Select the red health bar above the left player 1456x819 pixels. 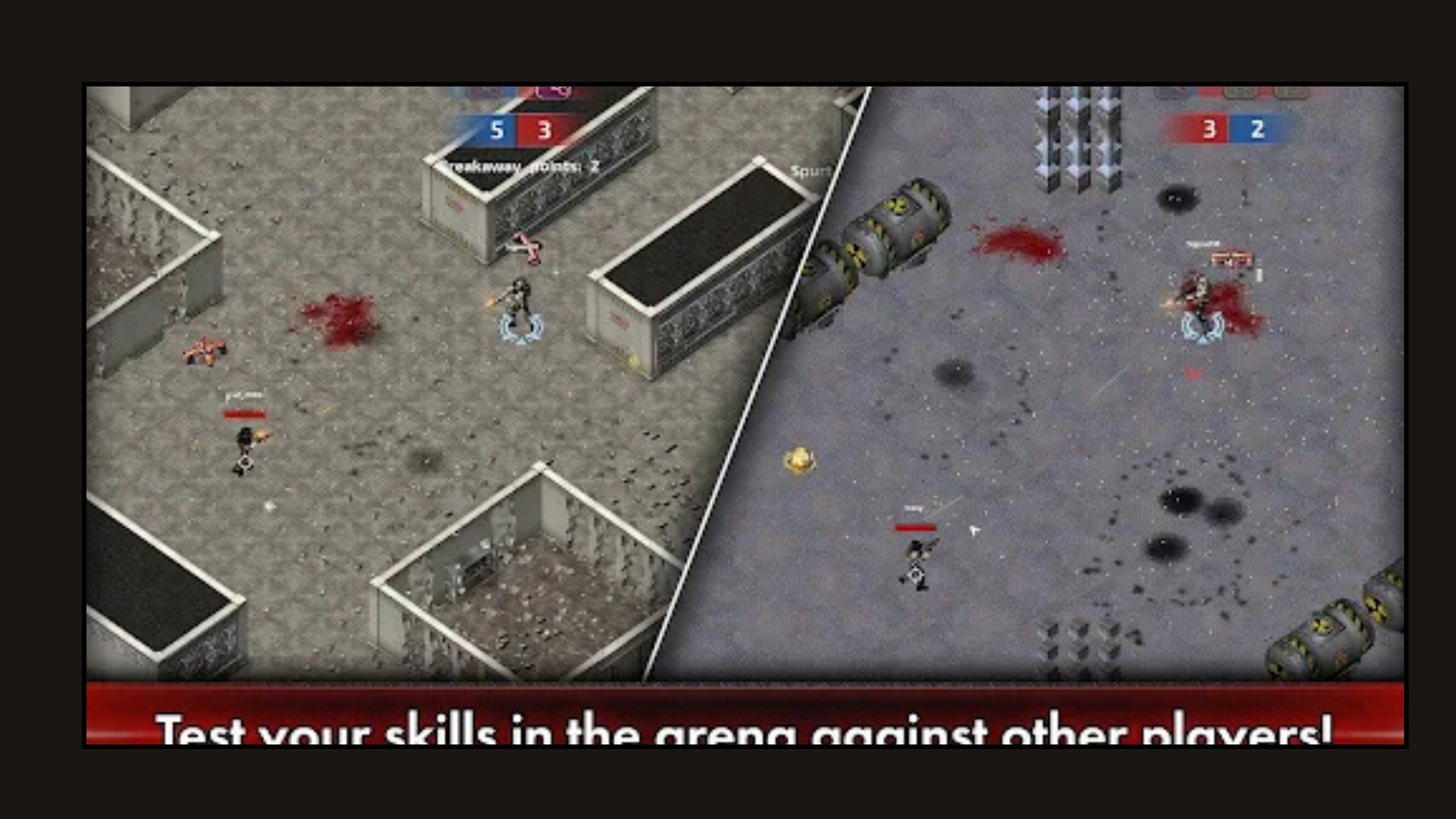(246, 411)
